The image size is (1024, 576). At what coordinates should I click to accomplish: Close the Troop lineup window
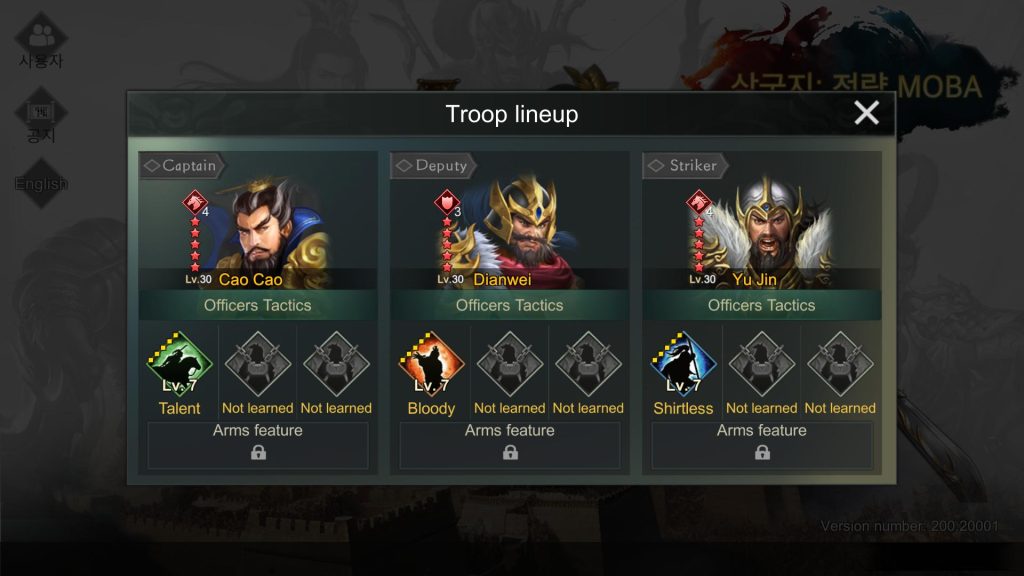[x=866, y=113]
